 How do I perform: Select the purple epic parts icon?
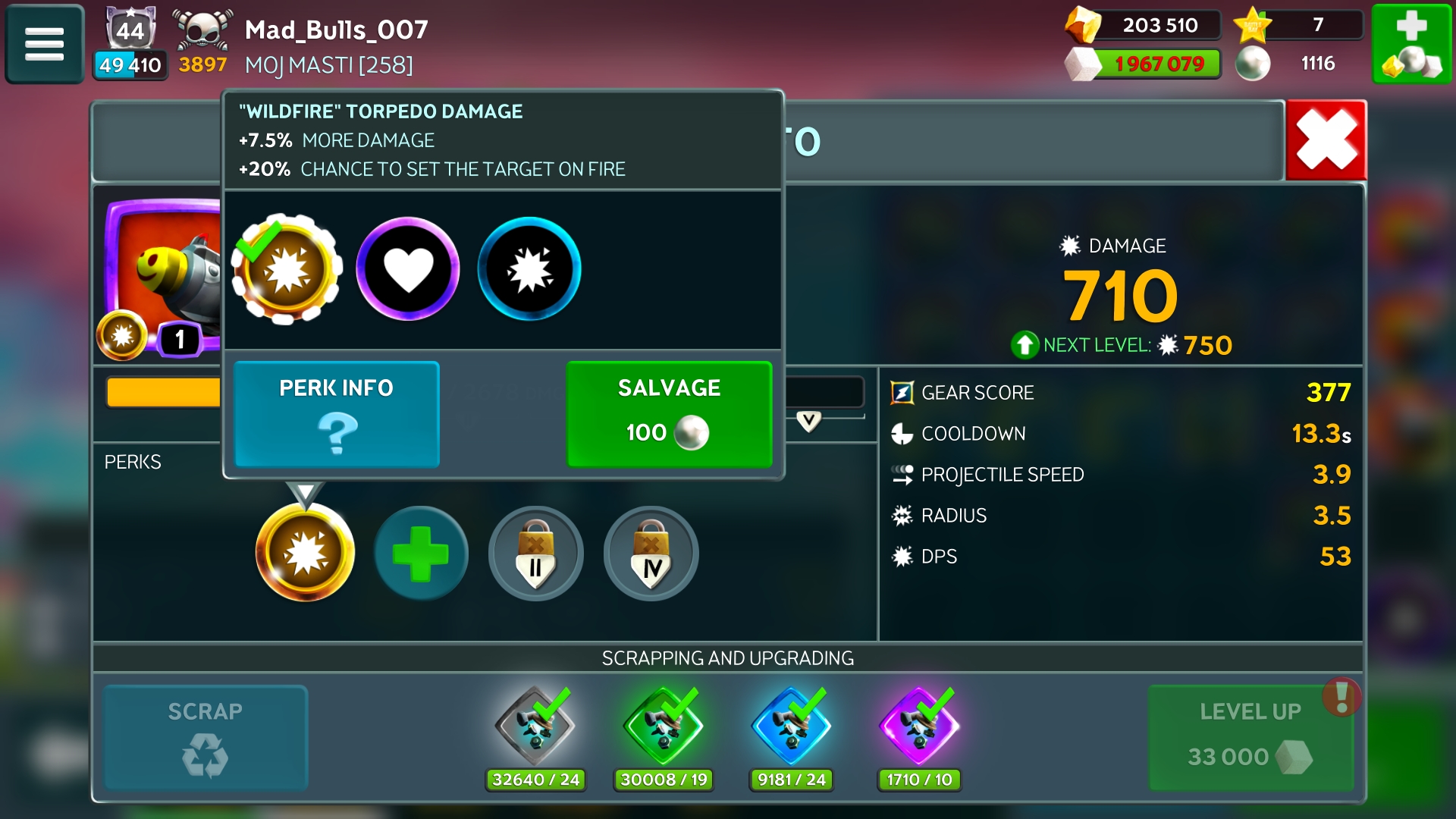point(919,726)
